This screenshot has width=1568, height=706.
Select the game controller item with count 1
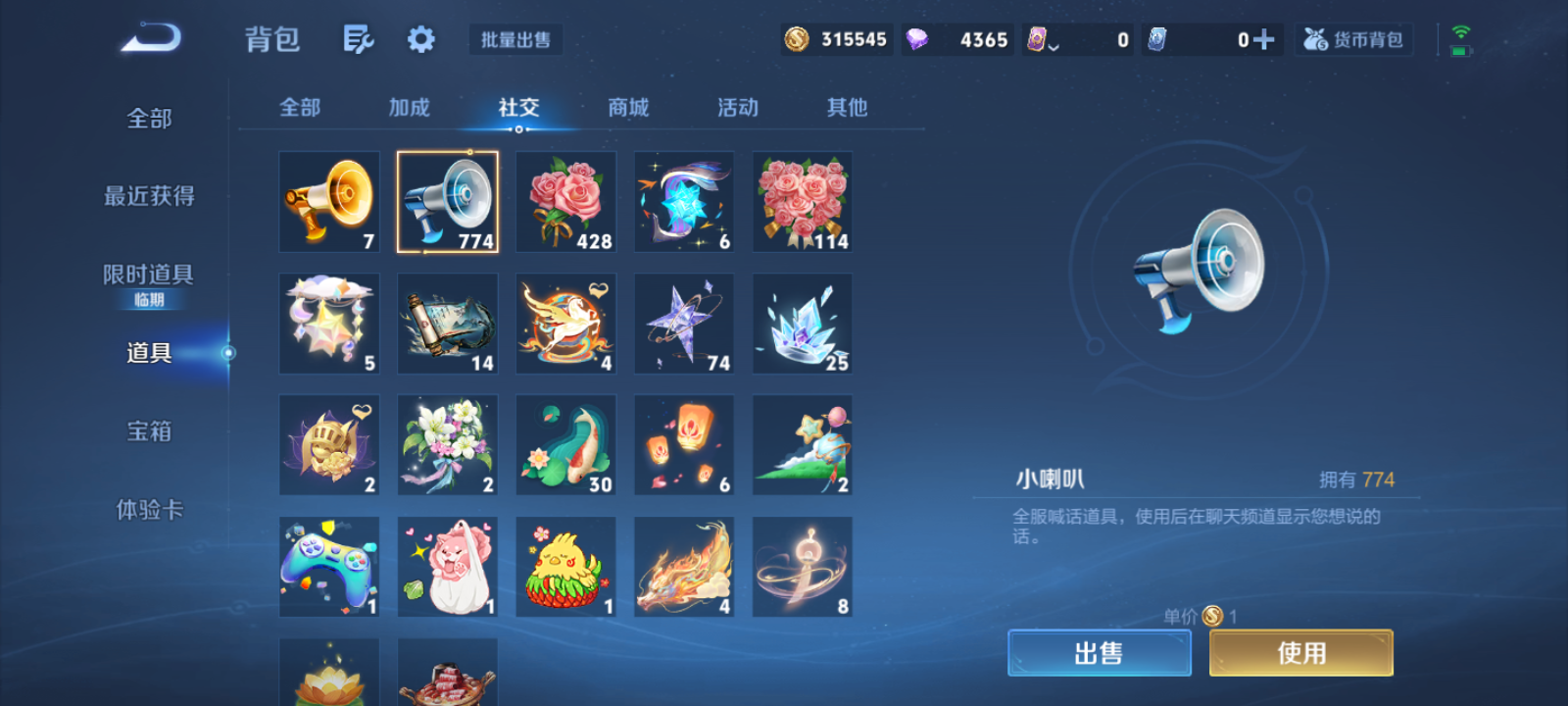coord(328,566)
